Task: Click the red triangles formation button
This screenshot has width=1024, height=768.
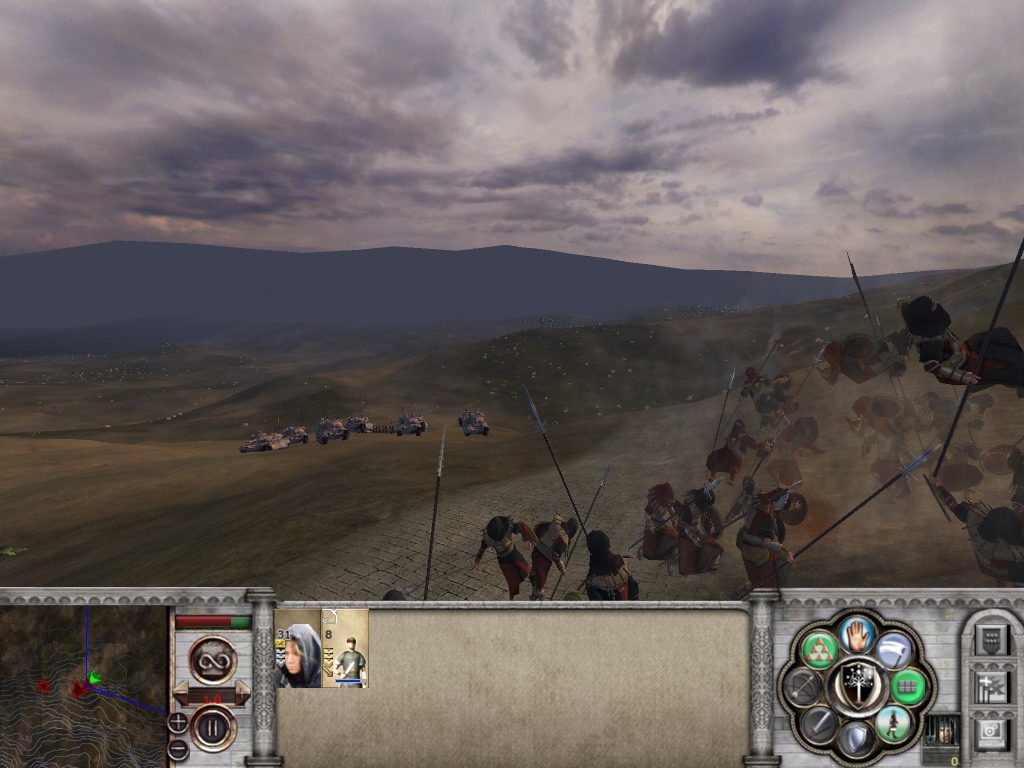Action: [x=821, y=649]
